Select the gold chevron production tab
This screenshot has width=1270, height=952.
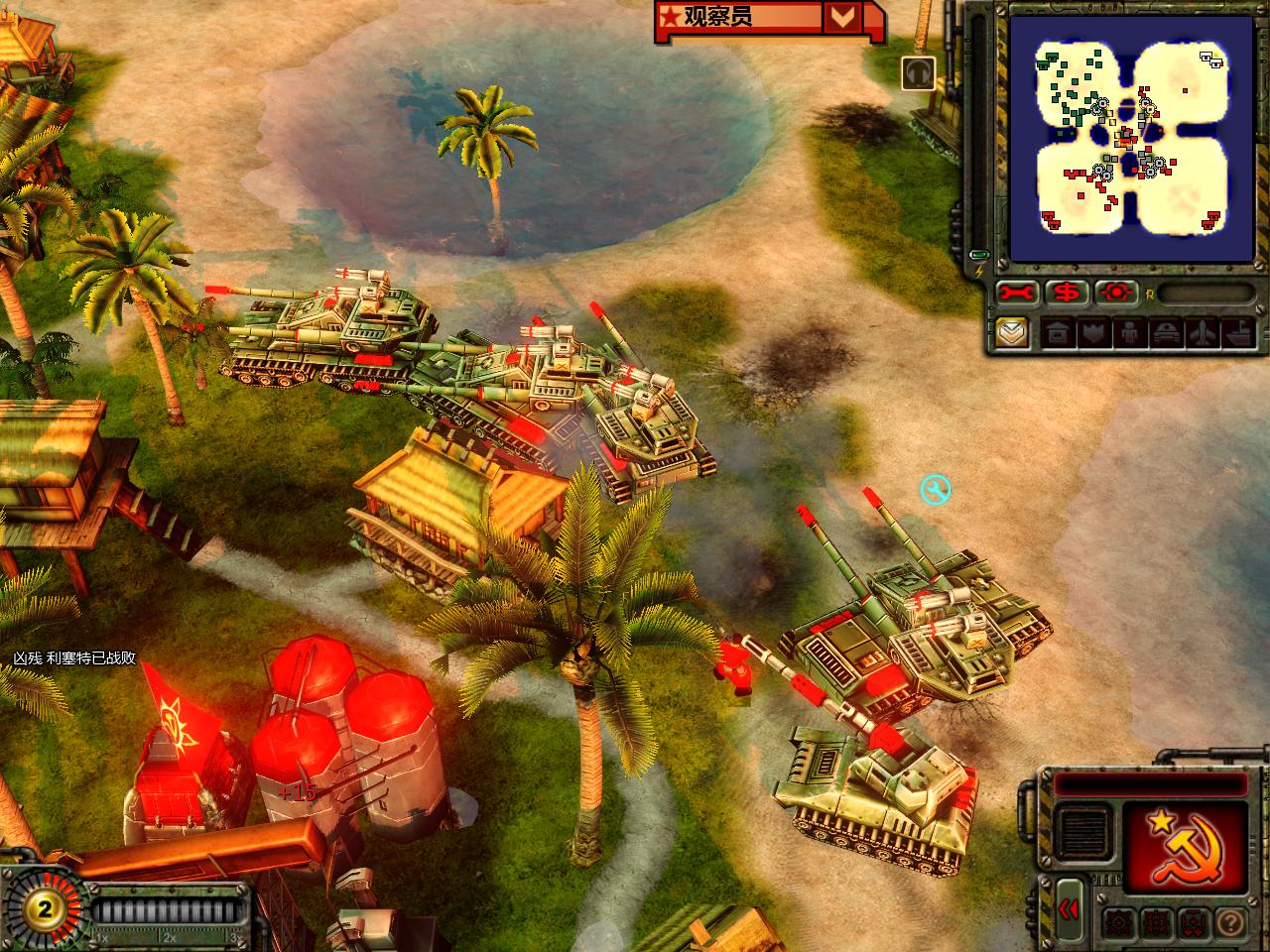click(1012, 332)
